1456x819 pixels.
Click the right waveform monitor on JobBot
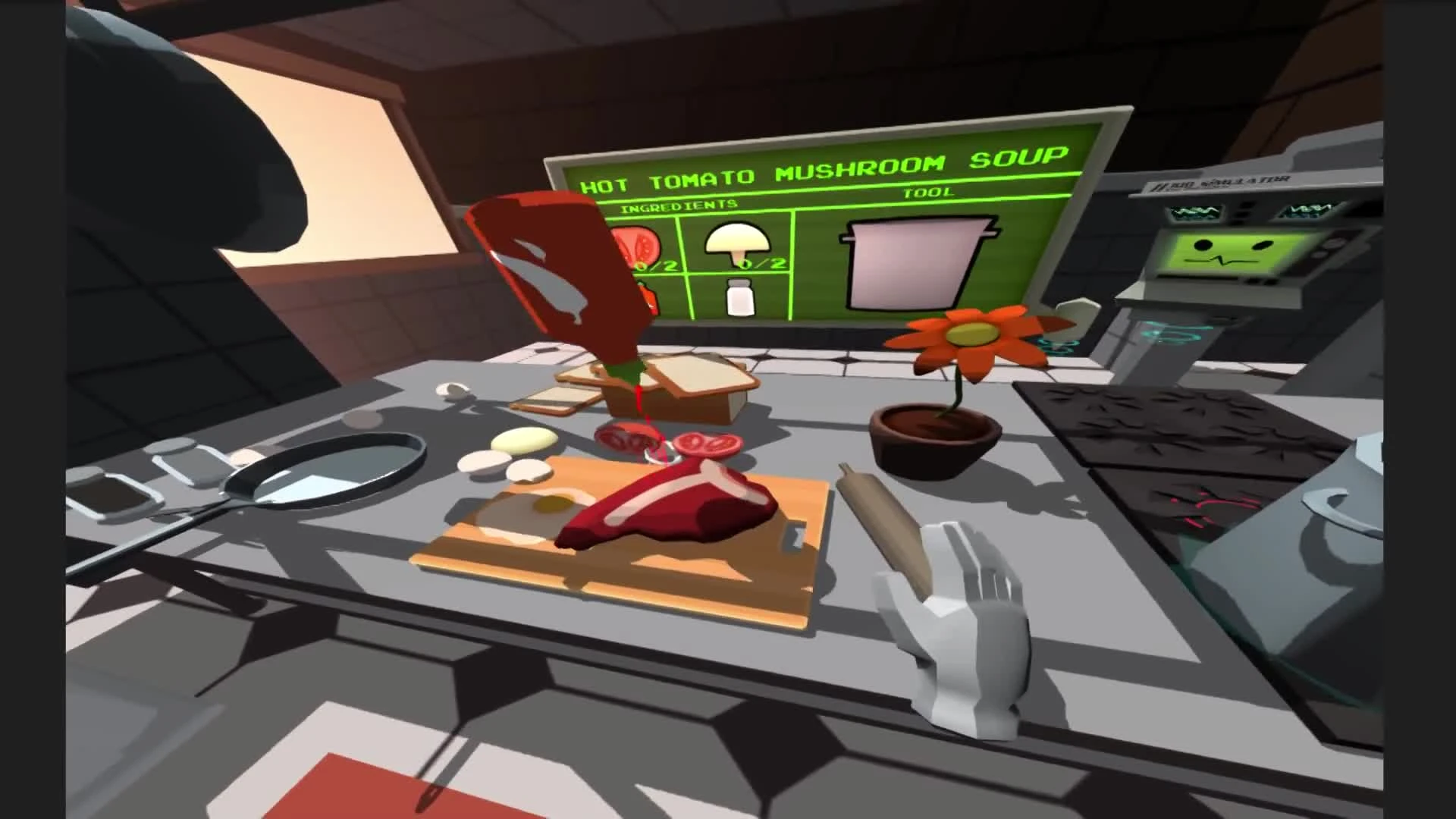coord(1307,211)
